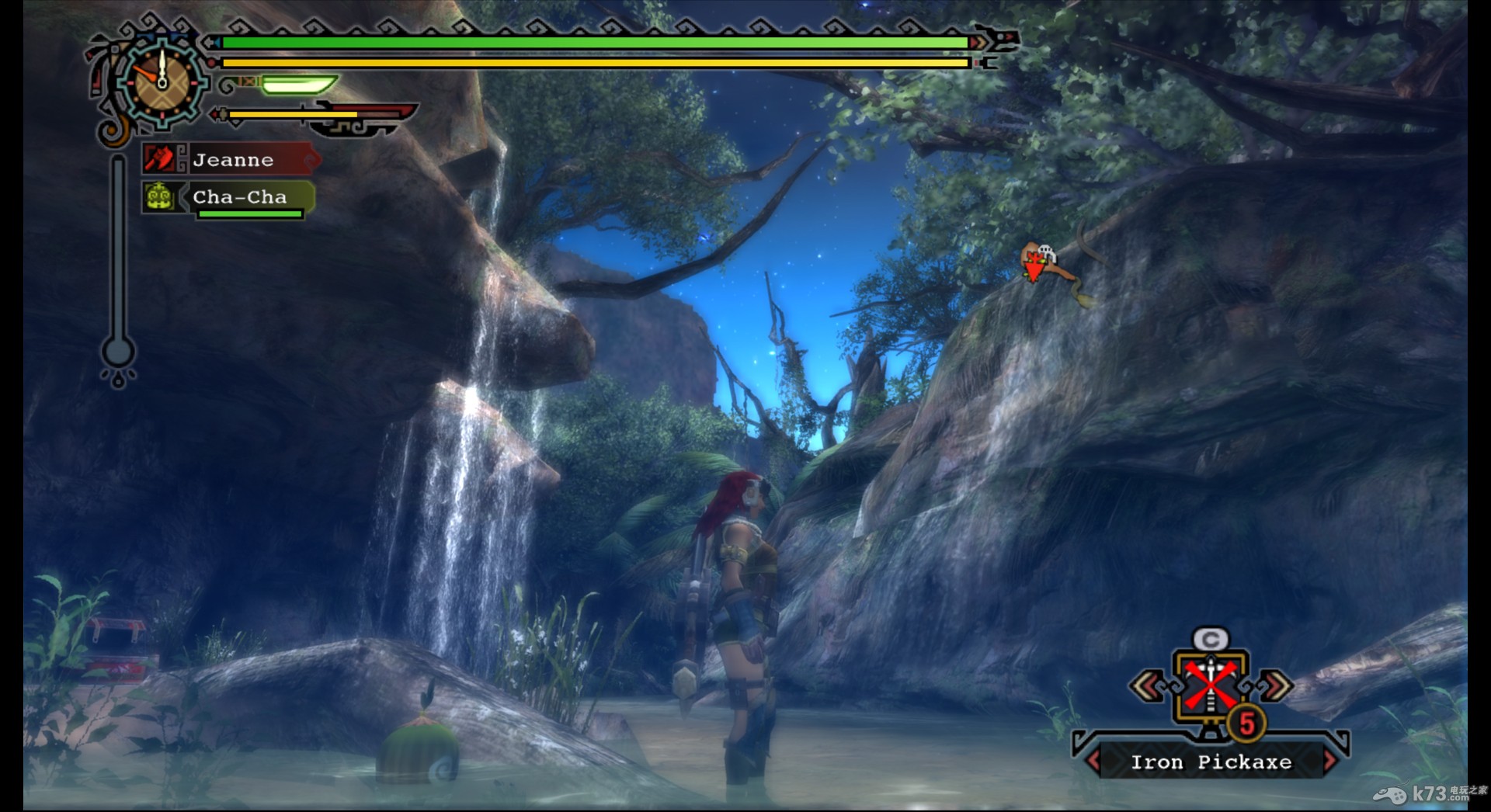Image resolution: width=1491 pixels, height=812 pixels.
Task: Select Cha-Cha's companion name tag
Action: (239, 197)
